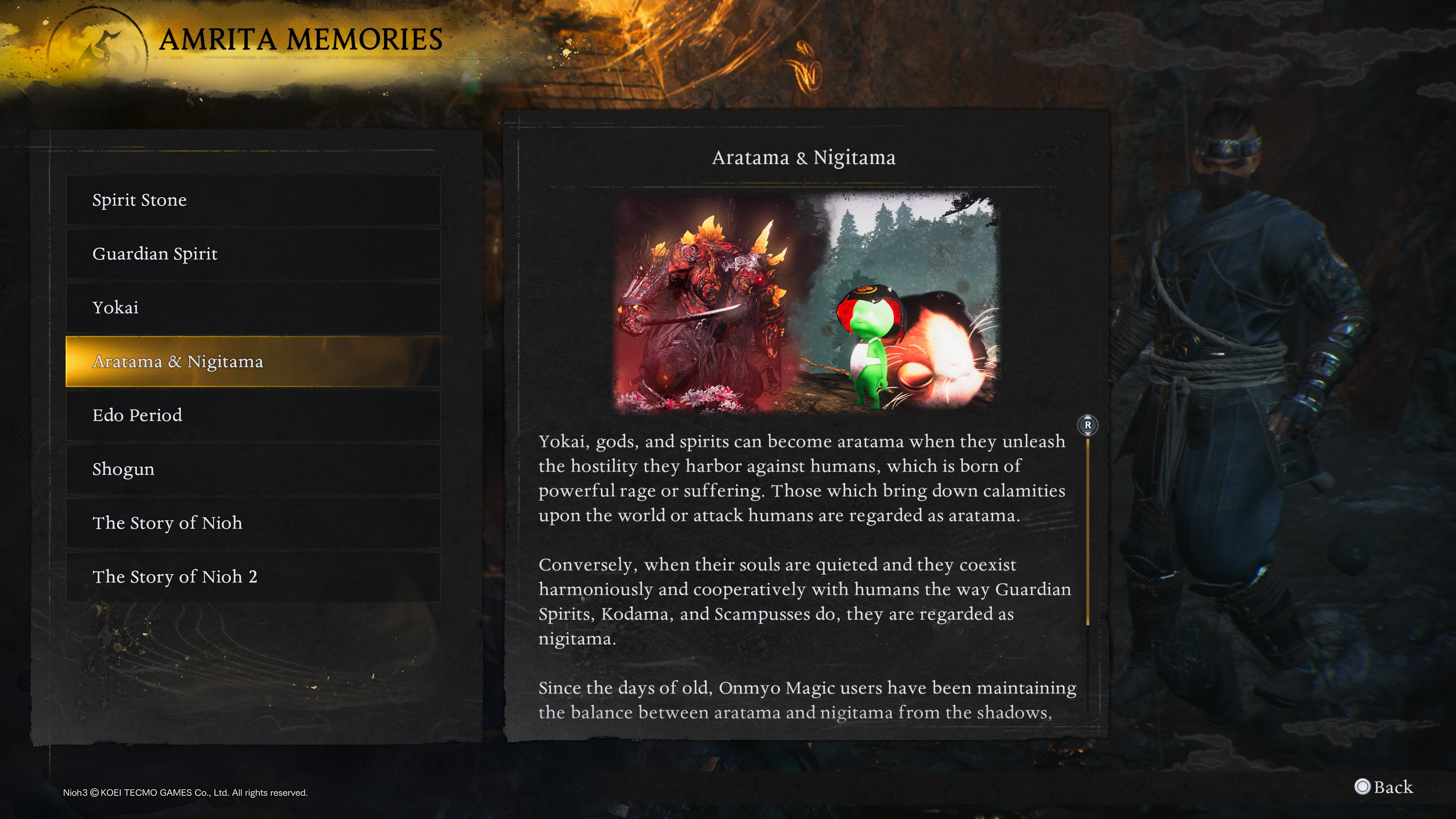Select the Guardian Spirit entry
Screen dimensions: 1456x819
[253, 254]
